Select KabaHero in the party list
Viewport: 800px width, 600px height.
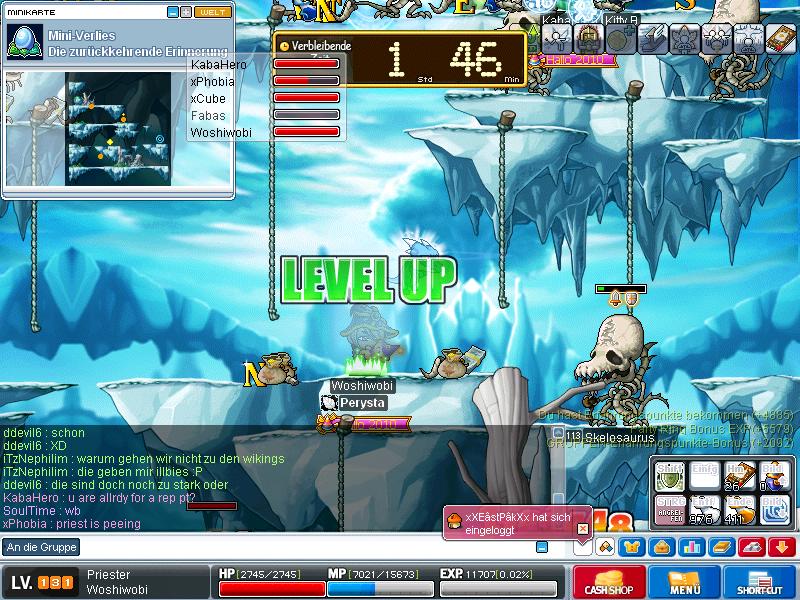[219, 65]
